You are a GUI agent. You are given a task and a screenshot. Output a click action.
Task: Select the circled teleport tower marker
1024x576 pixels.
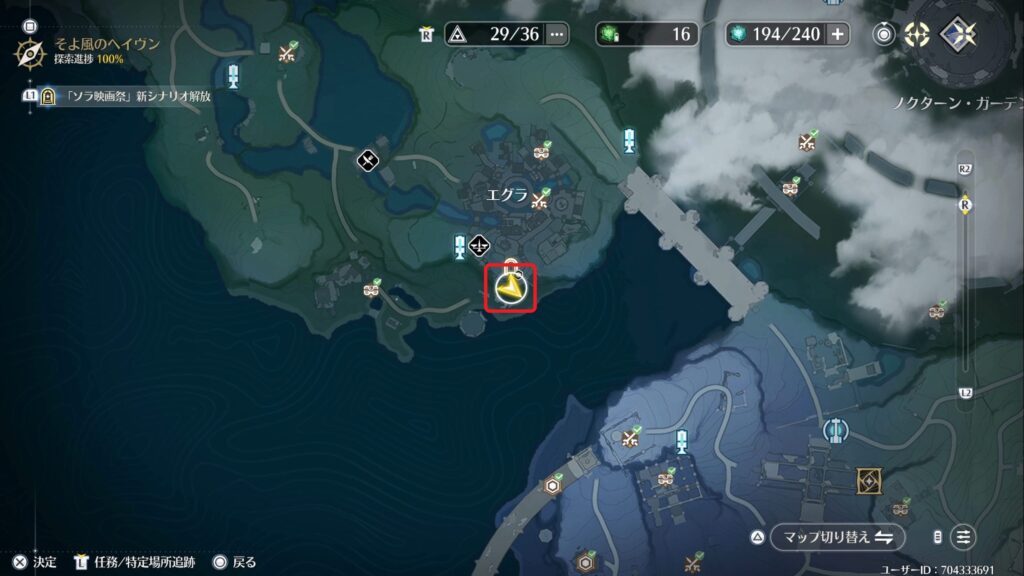[834, 430]
